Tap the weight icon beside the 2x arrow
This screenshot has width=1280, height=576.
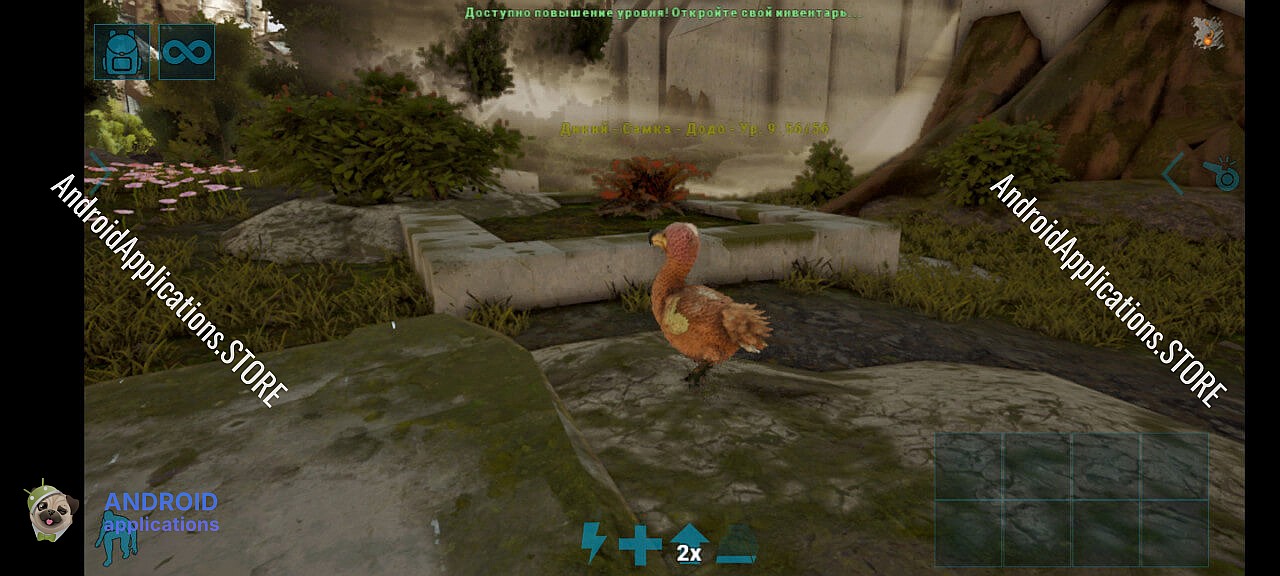737,545
